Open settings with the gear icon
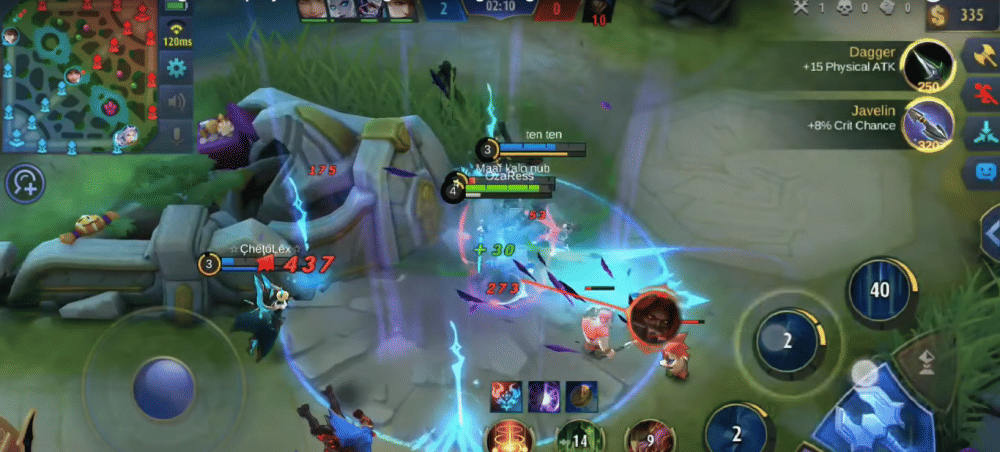Viewport: 1000px width, 452px height. click(177, 68)
